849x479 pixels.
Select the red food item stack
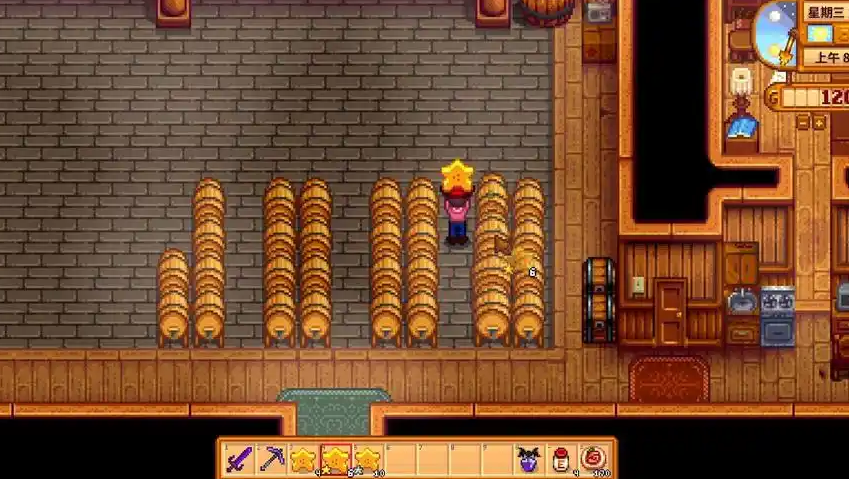click(592, 459)
